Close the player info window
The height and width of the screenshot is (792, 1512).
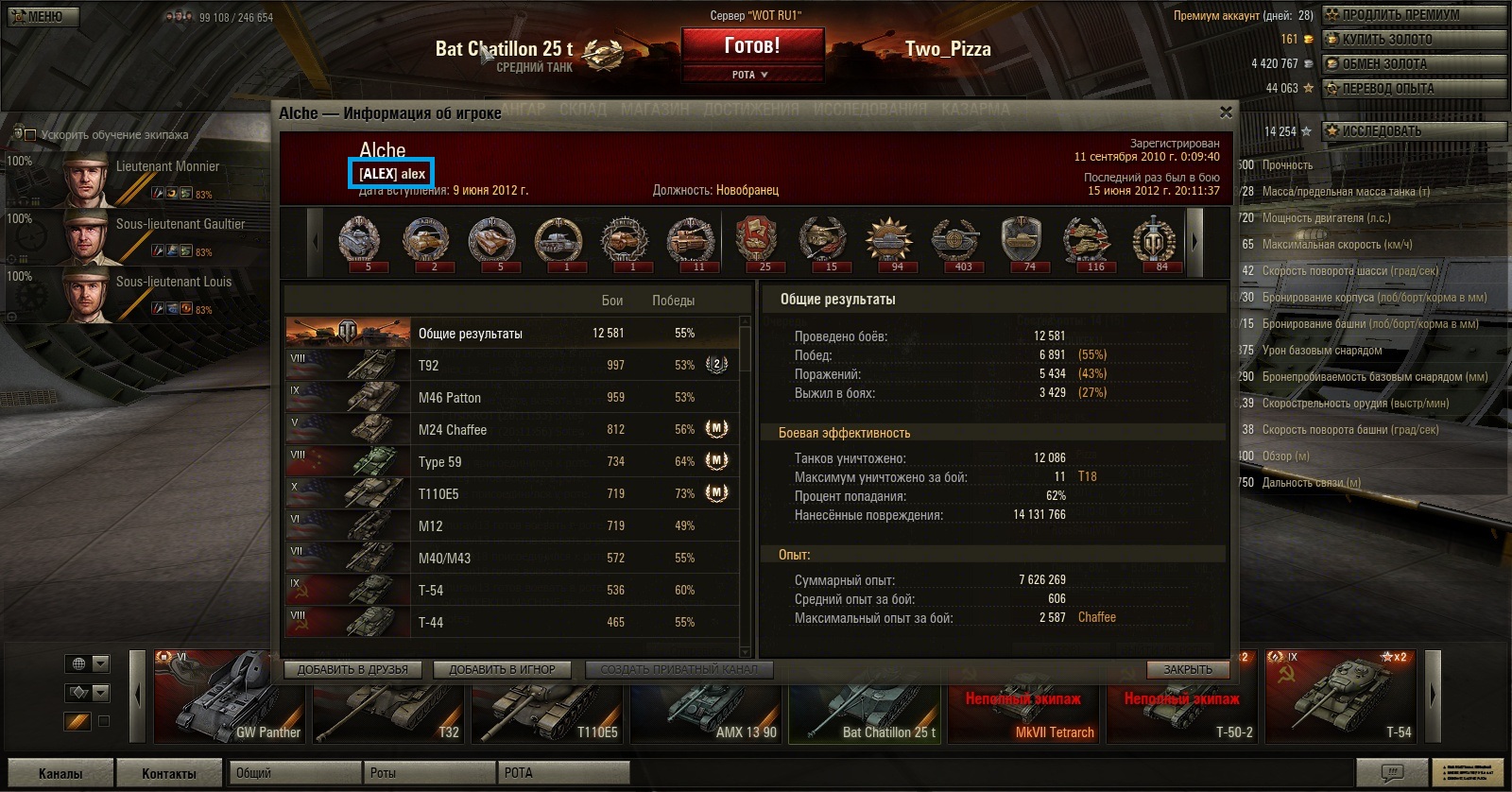(1226, 112)
